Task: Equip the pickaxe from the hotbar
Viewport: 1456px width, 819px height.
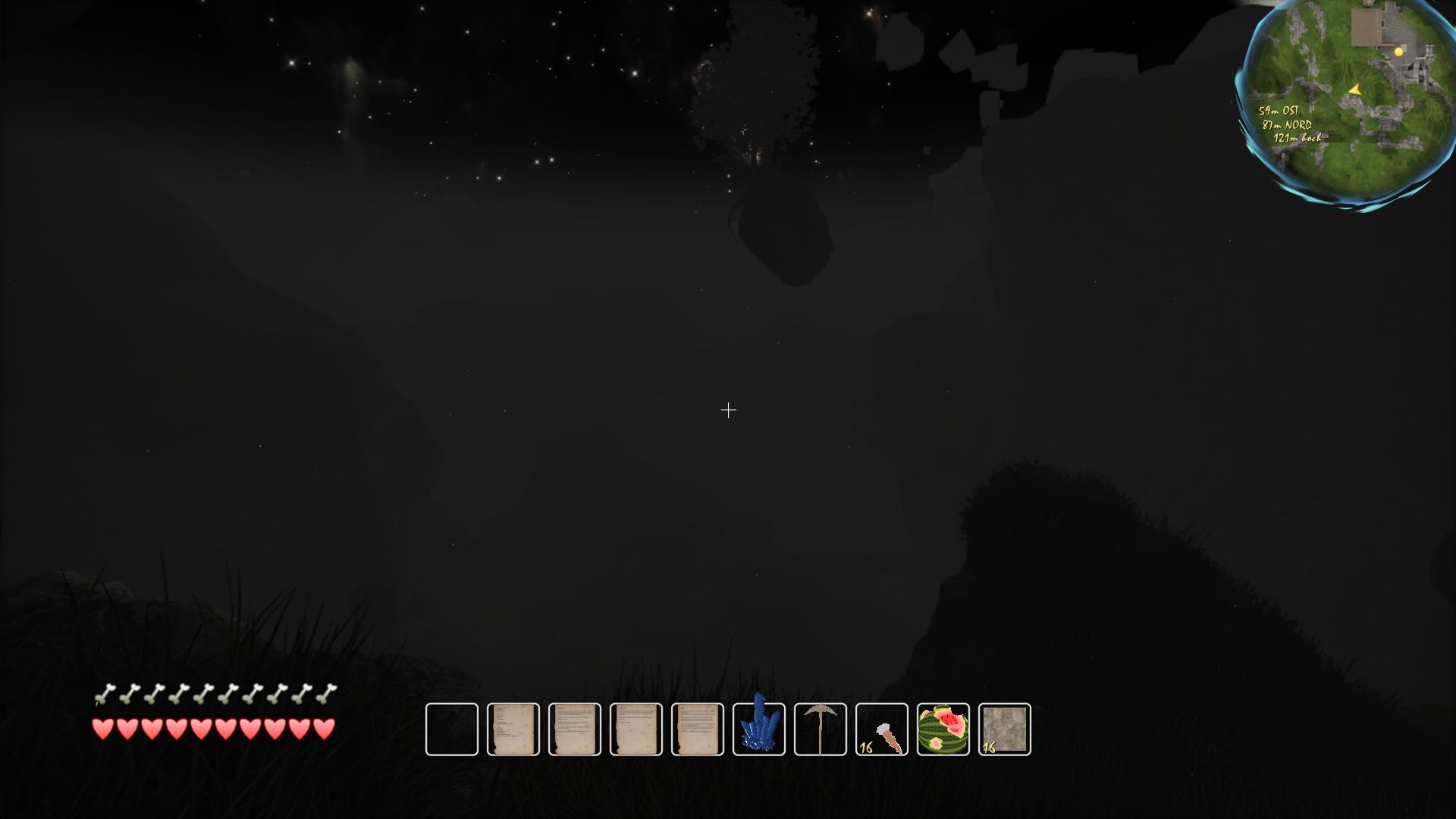Action: click(820, 730)
